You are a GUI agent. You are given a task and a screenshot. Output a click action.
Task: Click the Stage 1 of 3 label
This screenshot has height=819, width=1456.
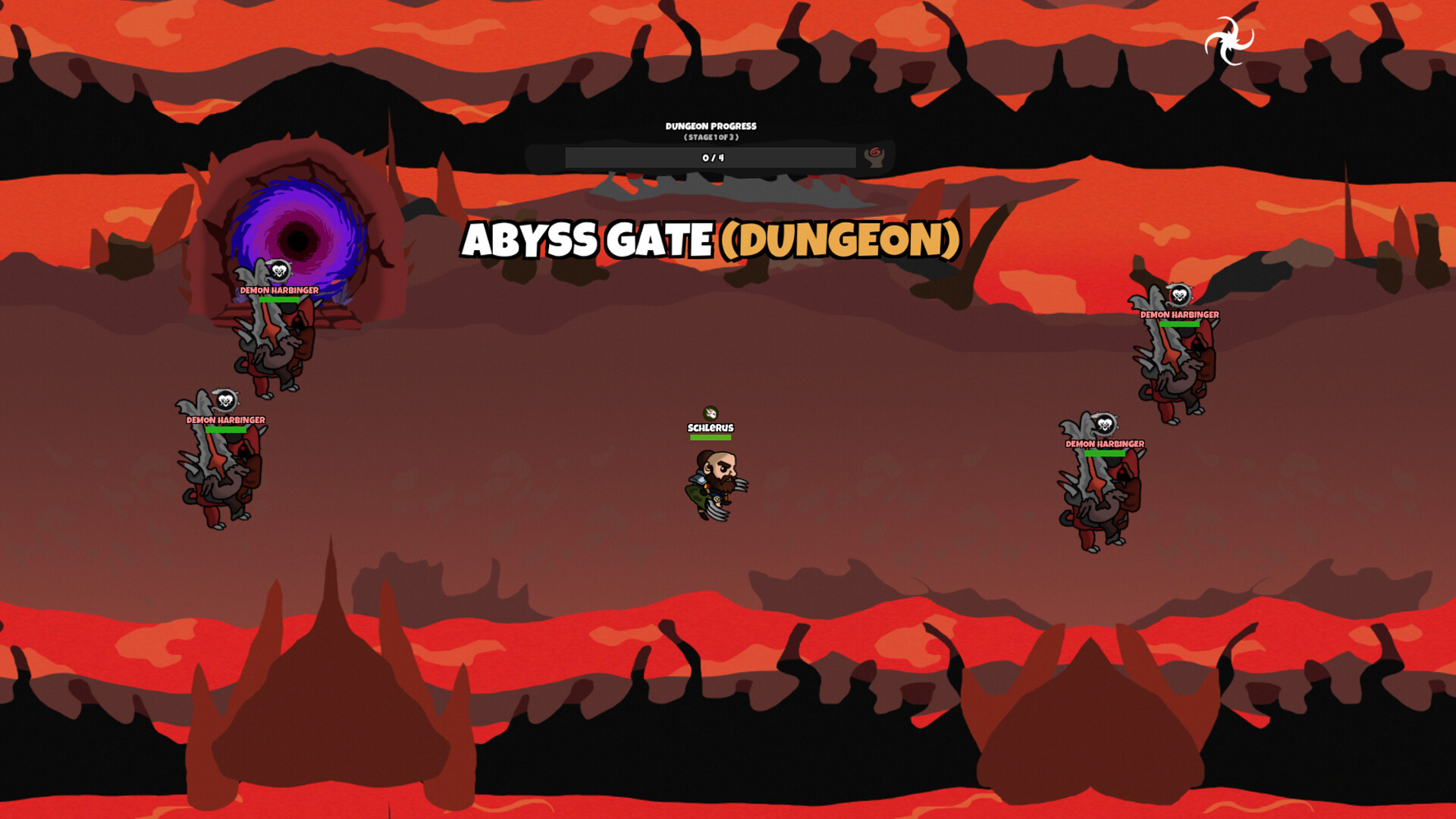tap(711, 136)
